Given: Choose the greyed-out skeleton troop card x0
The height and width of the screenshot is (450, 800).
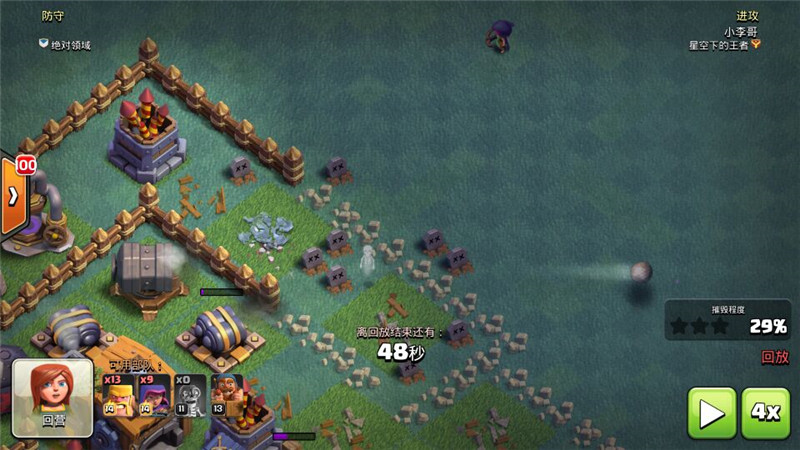Looking at the screenshot, I should pos(190,396).
